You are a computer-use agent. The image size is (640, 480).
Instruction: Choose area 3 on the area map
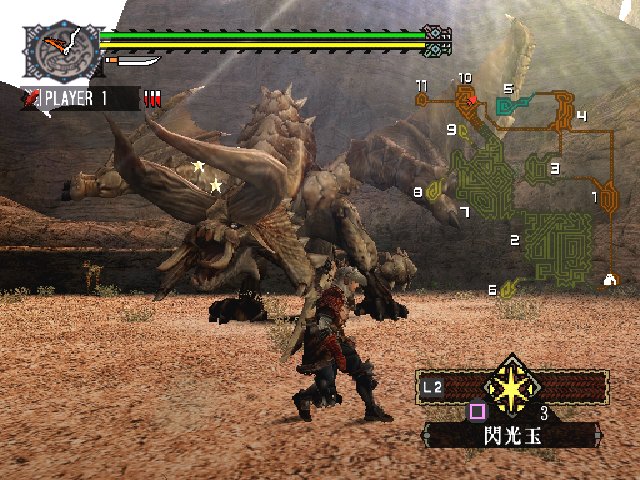coord(540,168)
